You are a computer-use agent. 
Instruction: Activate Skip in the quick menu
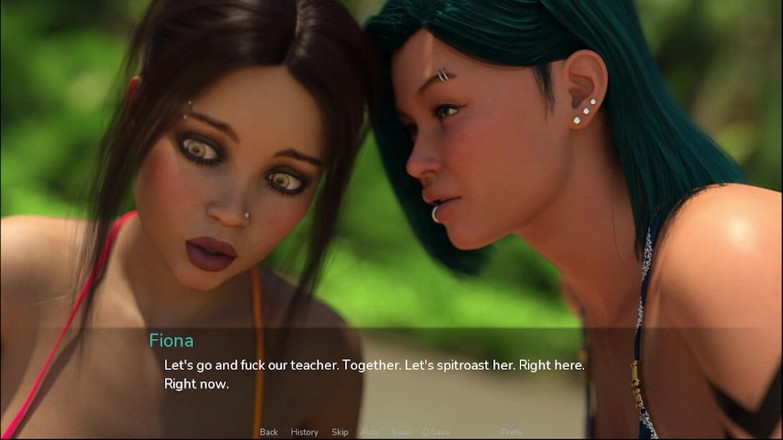point(340,432)
